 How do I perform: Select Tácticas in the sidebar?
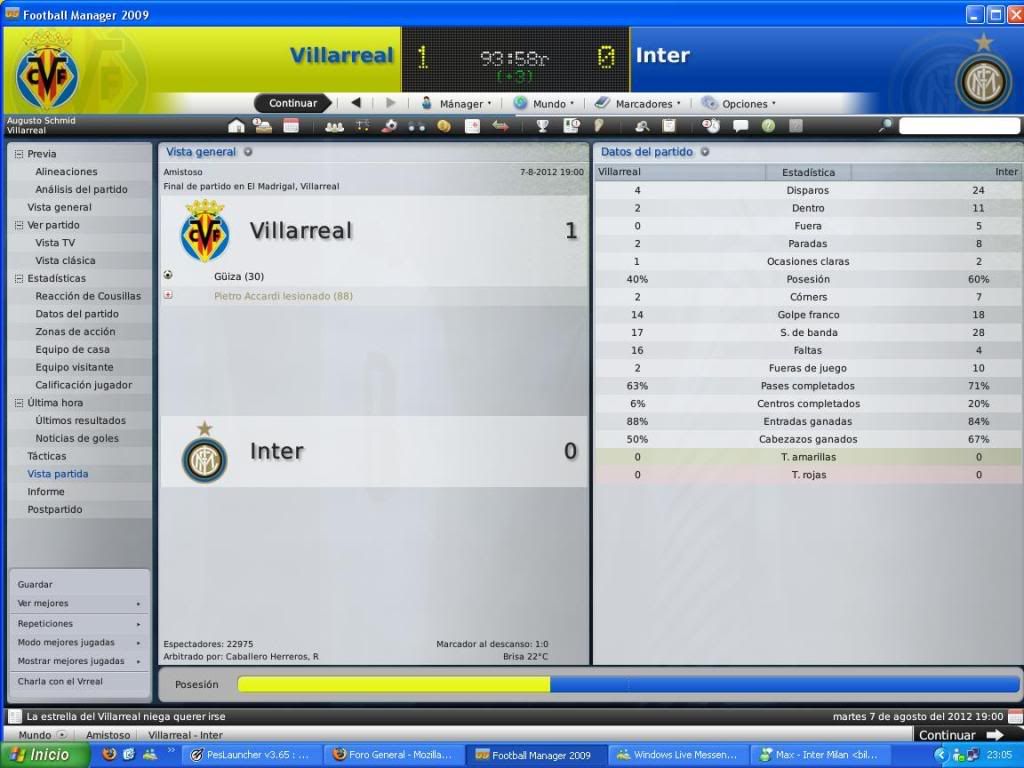(x=47, y=456)
